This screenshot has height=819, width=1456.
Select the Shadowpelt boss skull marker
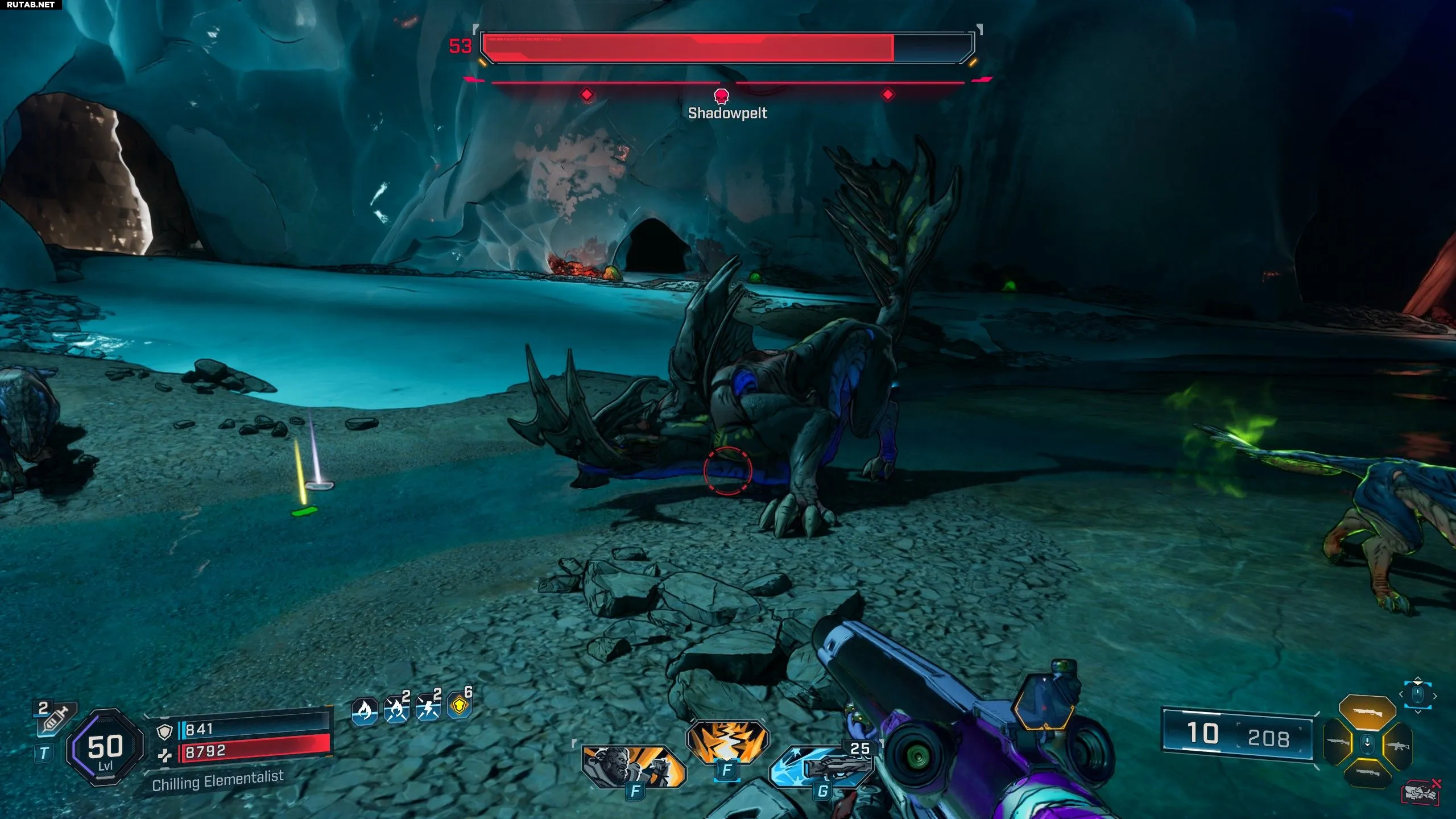[721, 95]
